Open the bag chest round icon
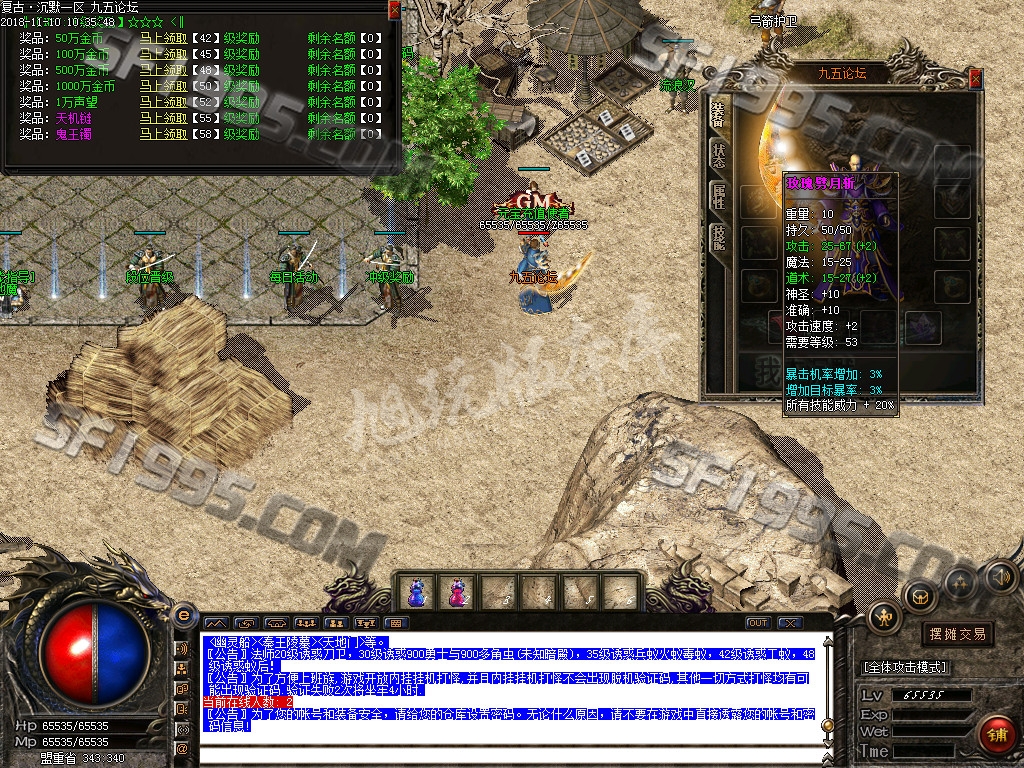 [919, 595]
